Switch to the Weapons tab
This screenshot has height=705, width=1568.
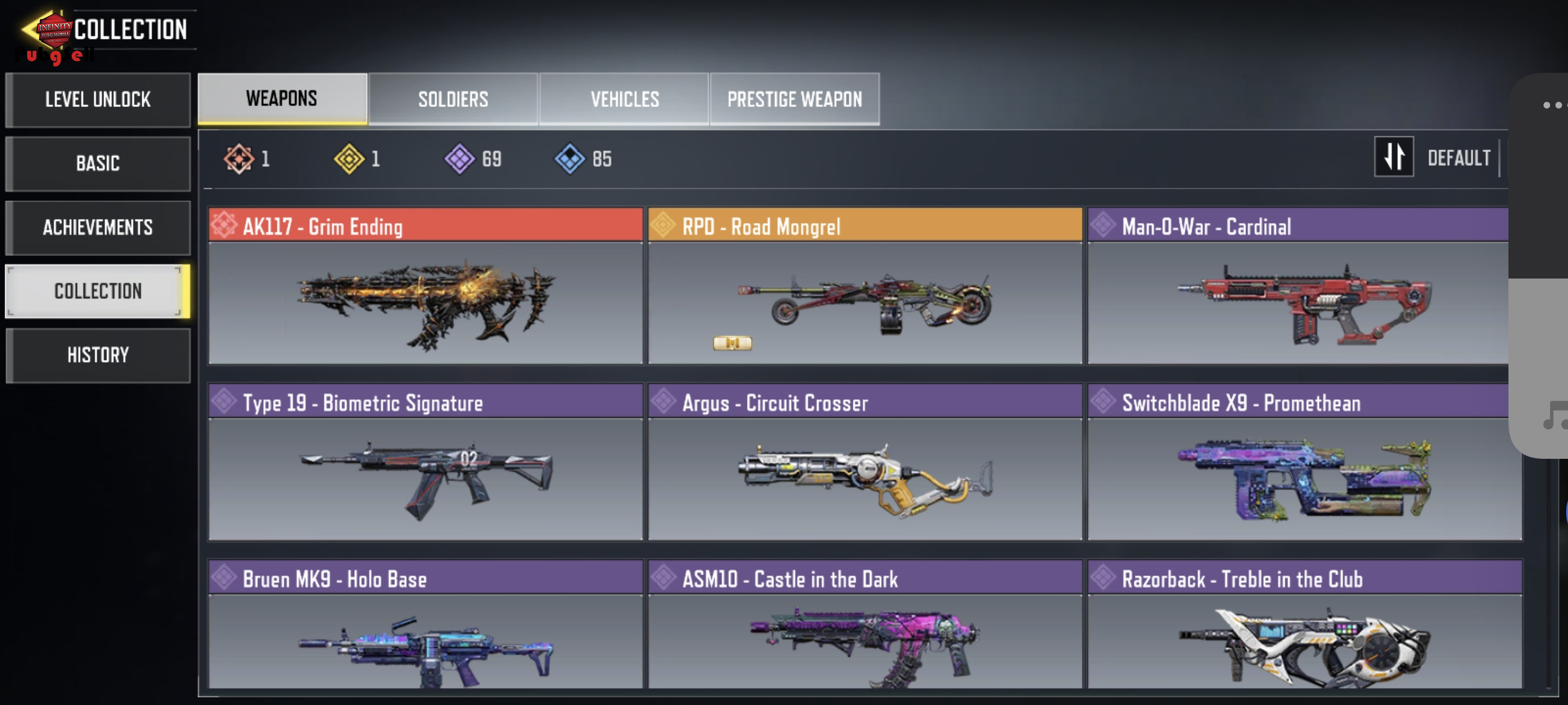(282, 99)
